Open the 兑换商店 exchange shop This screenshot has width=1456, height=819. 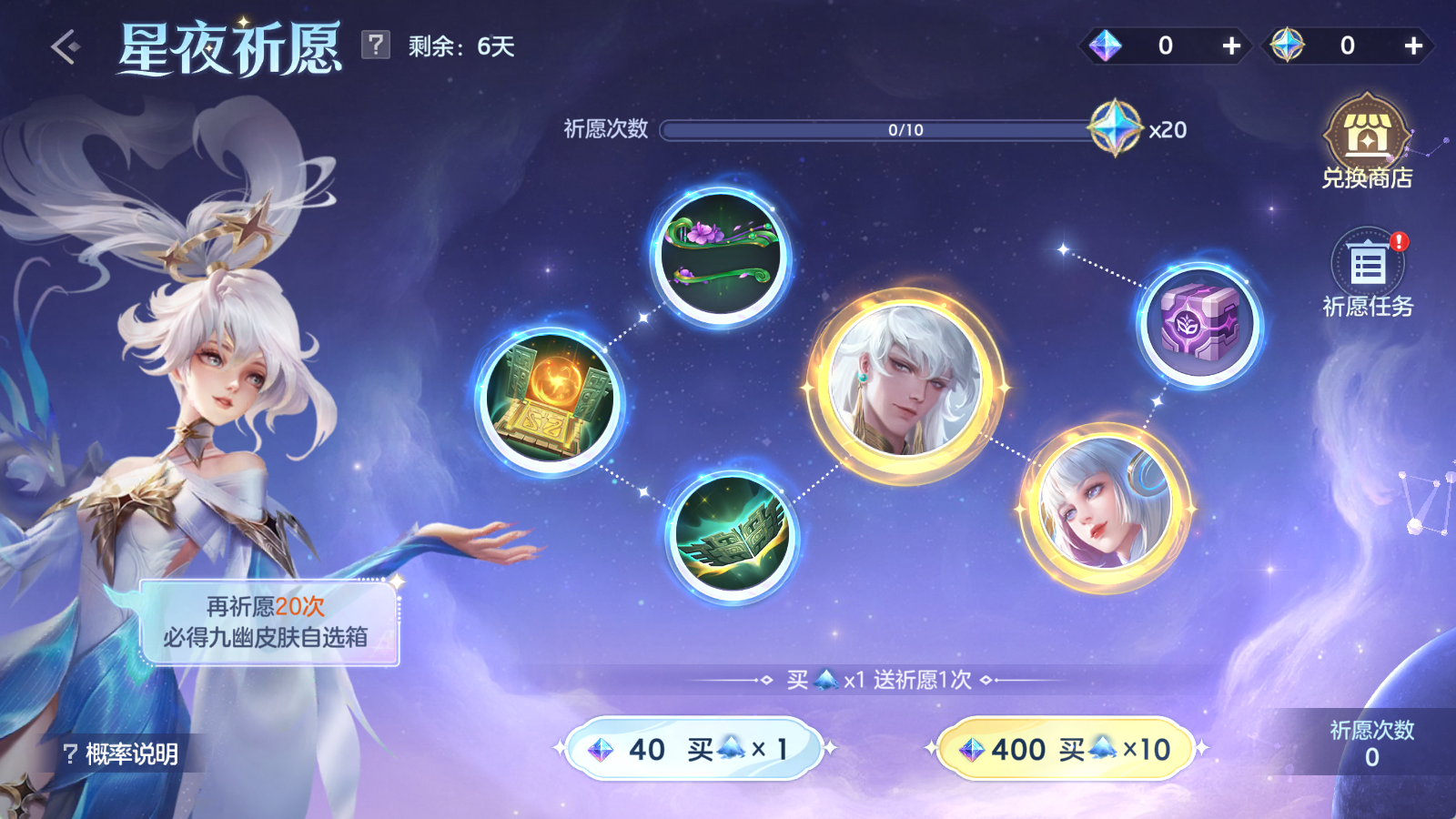pyautogui.click(x=1367, y=142)
